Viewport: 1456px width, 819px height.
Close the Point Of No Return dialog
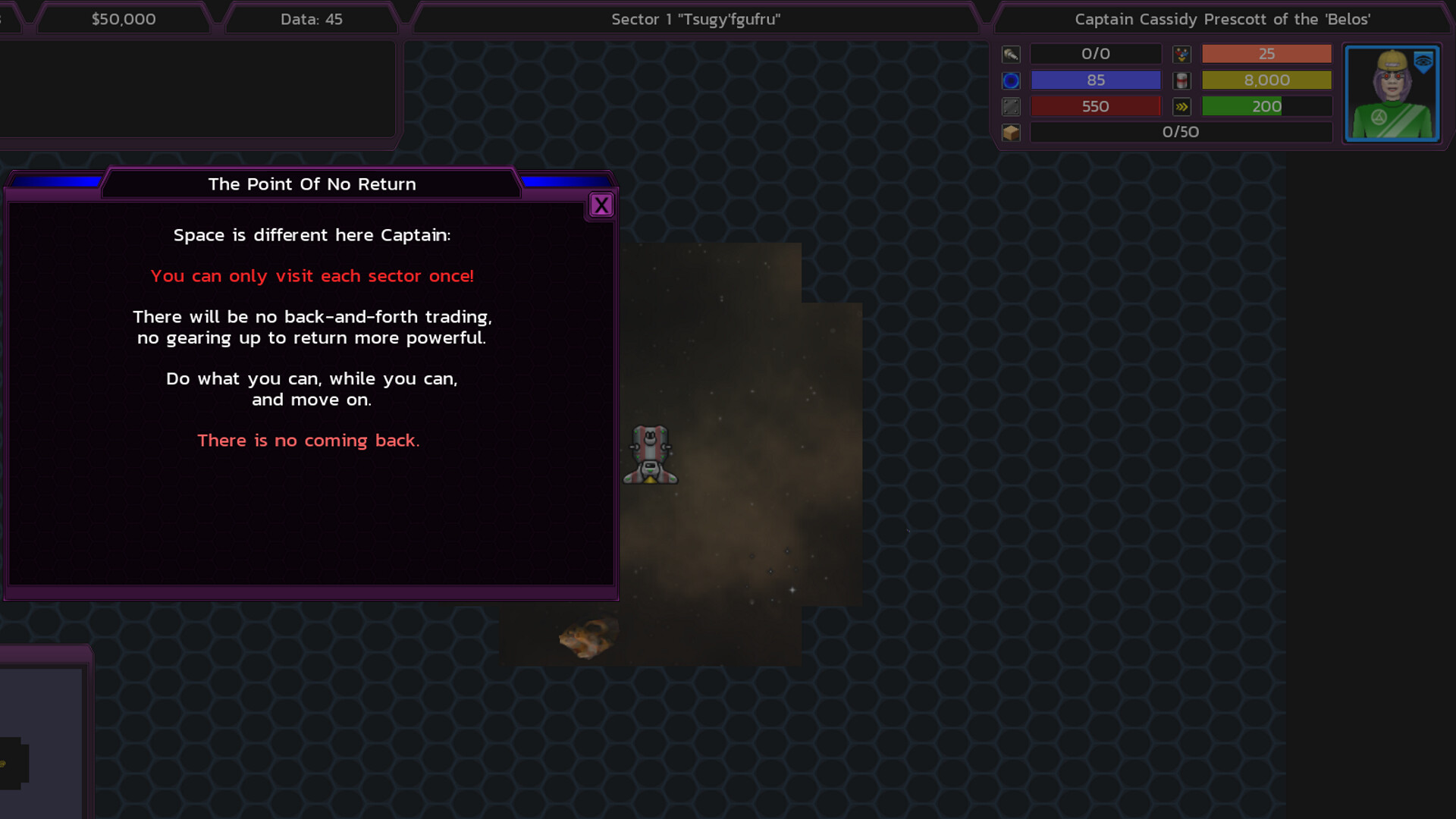tap(601, 205)
